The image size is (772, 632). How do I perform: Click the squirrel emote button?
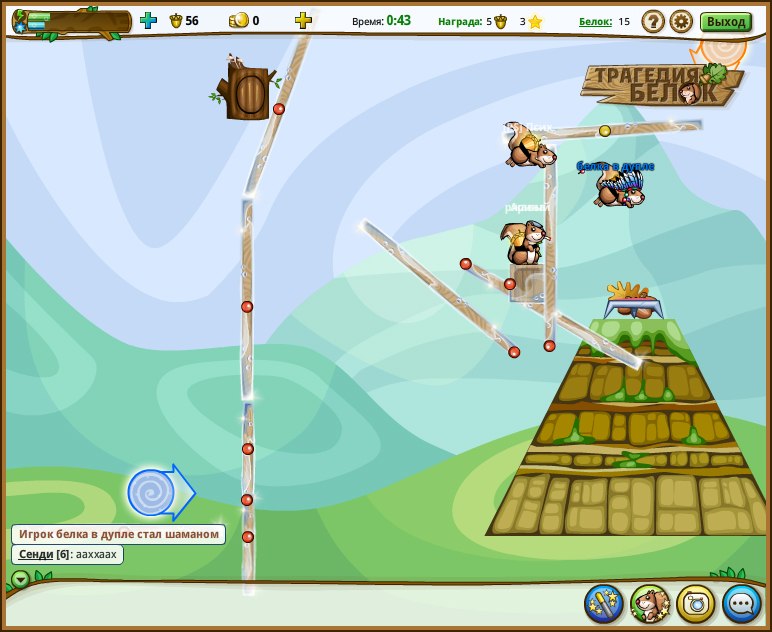[x=650, y=603]
